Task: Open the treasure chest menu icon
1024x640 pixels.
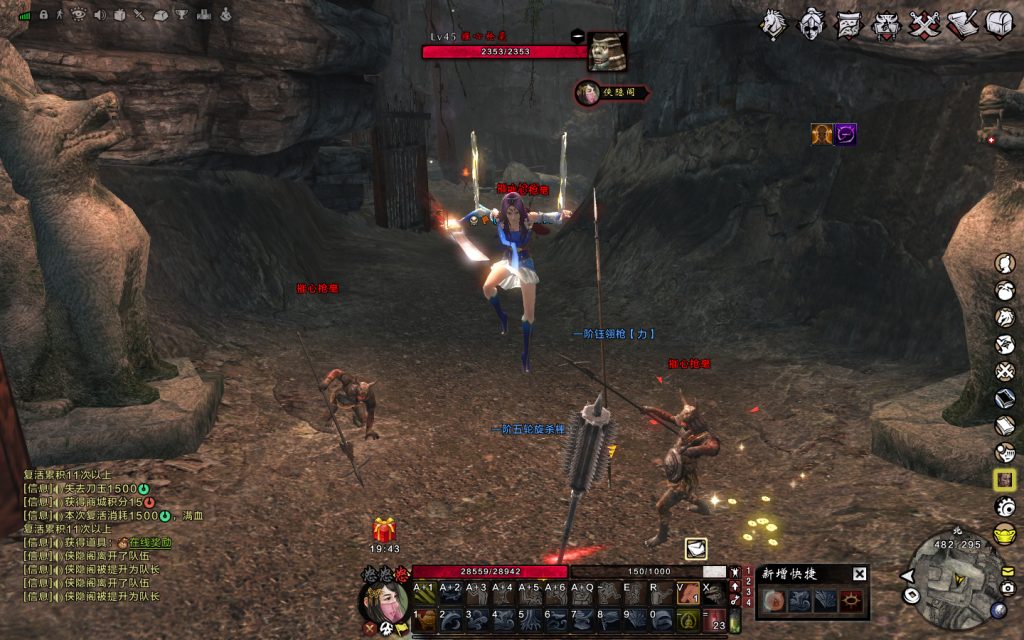Action: click(x=999, y=23)
